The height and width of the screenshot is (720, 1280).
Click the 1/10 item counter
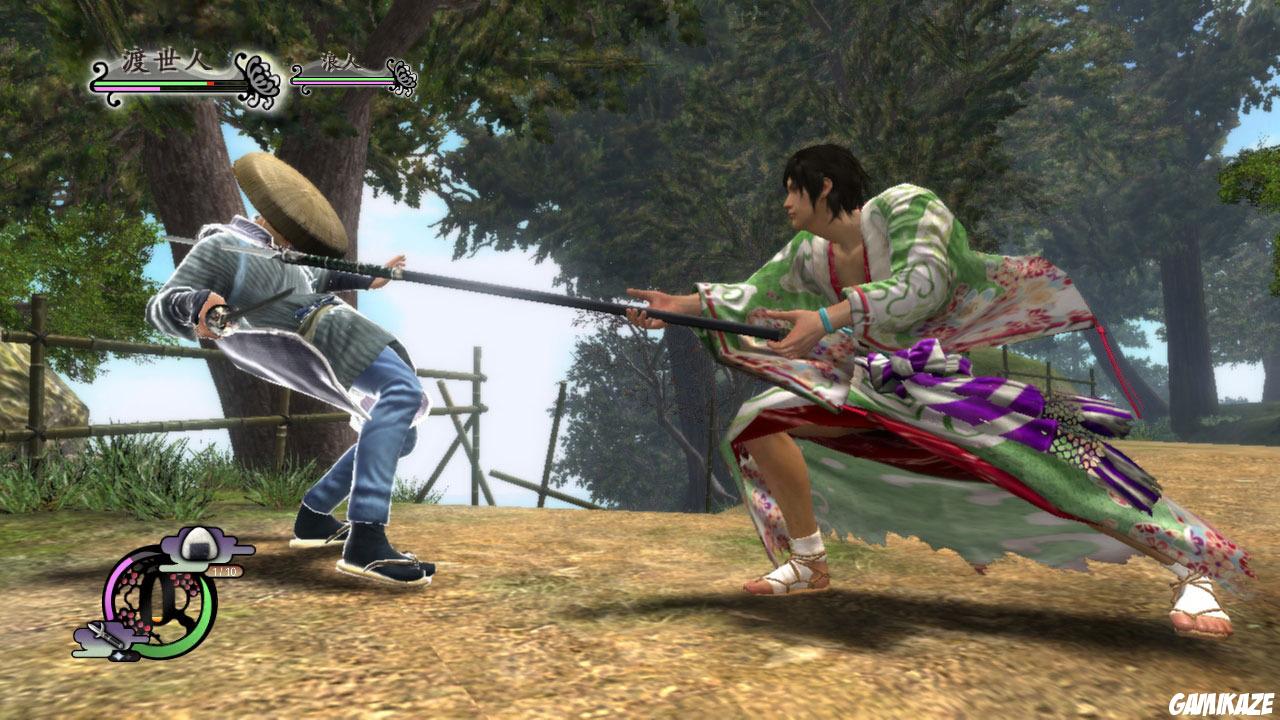tap(223, 571)
